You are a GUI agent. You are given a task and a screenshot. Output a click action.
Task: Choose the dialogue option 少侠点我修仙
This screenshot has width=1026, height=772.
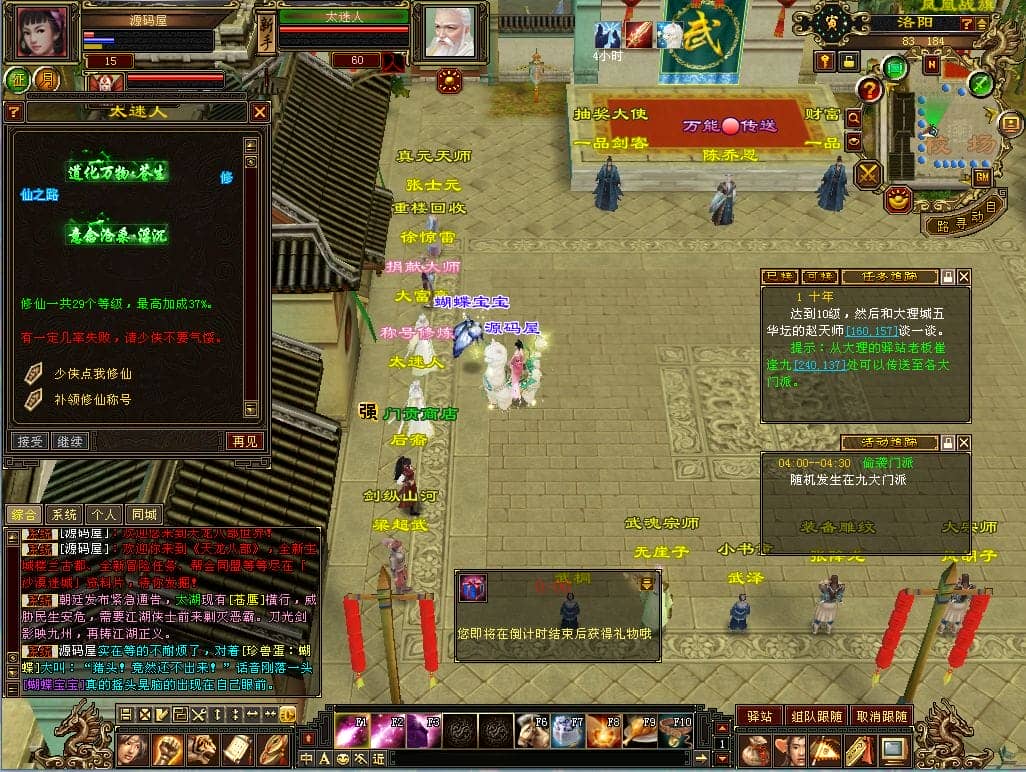point(90,374)
